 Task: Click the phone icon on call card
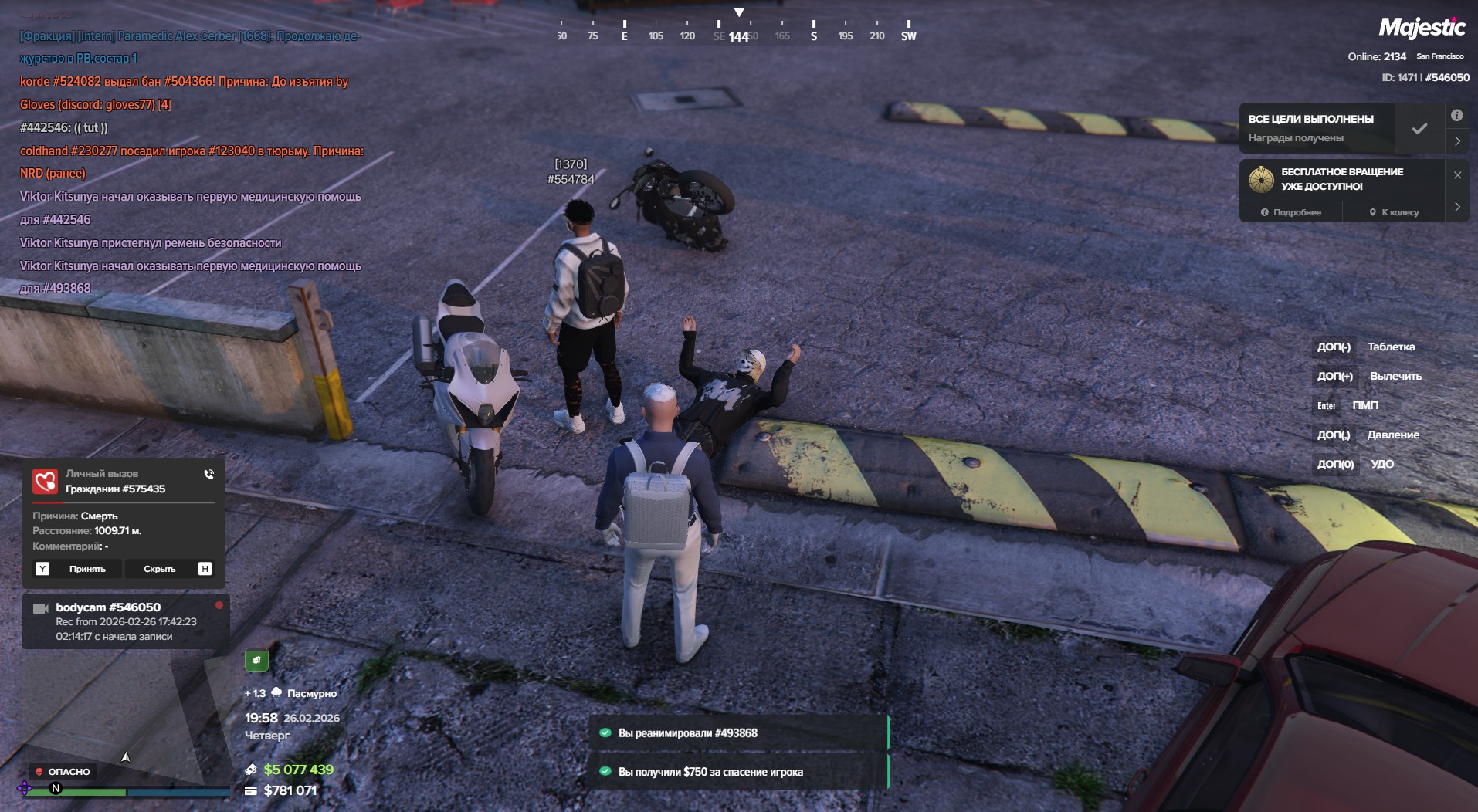point(208,475)
